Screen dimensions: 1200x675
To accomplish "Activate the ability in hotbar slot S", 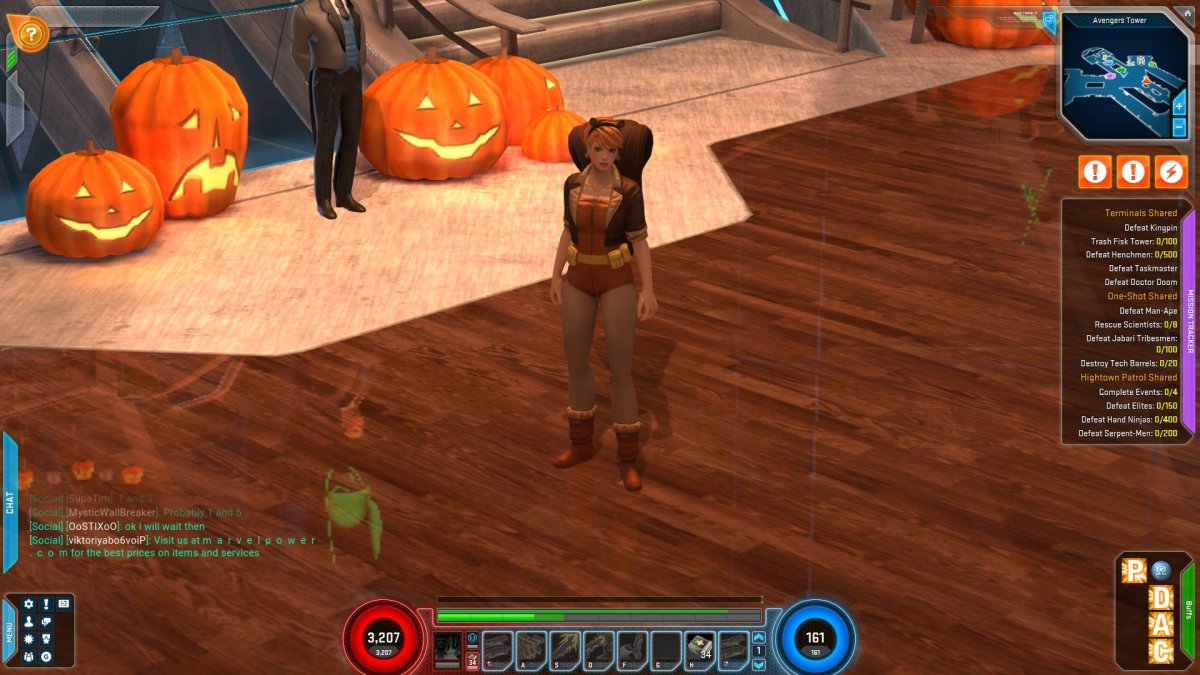I will click(x=565, y=646).
